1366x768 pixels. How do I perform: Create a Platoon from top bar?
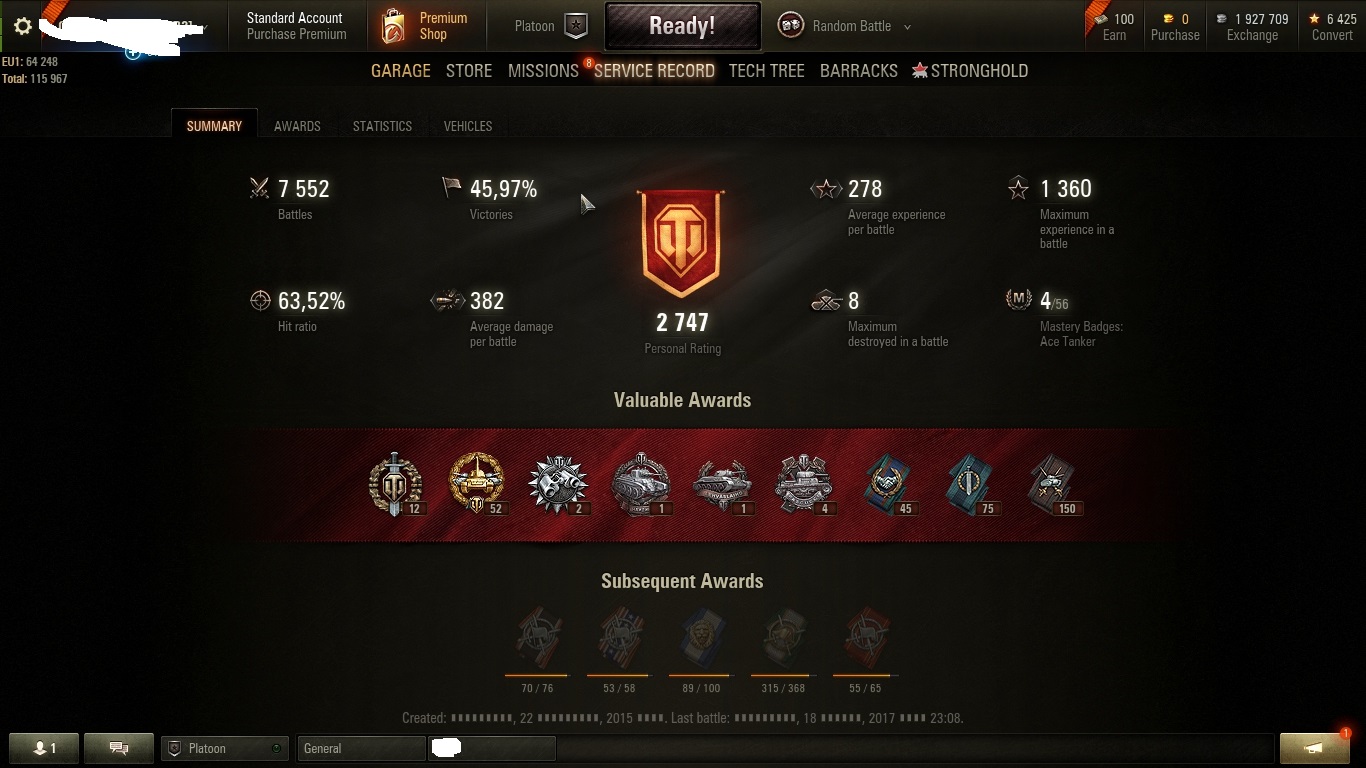click(x=549, y=26)
